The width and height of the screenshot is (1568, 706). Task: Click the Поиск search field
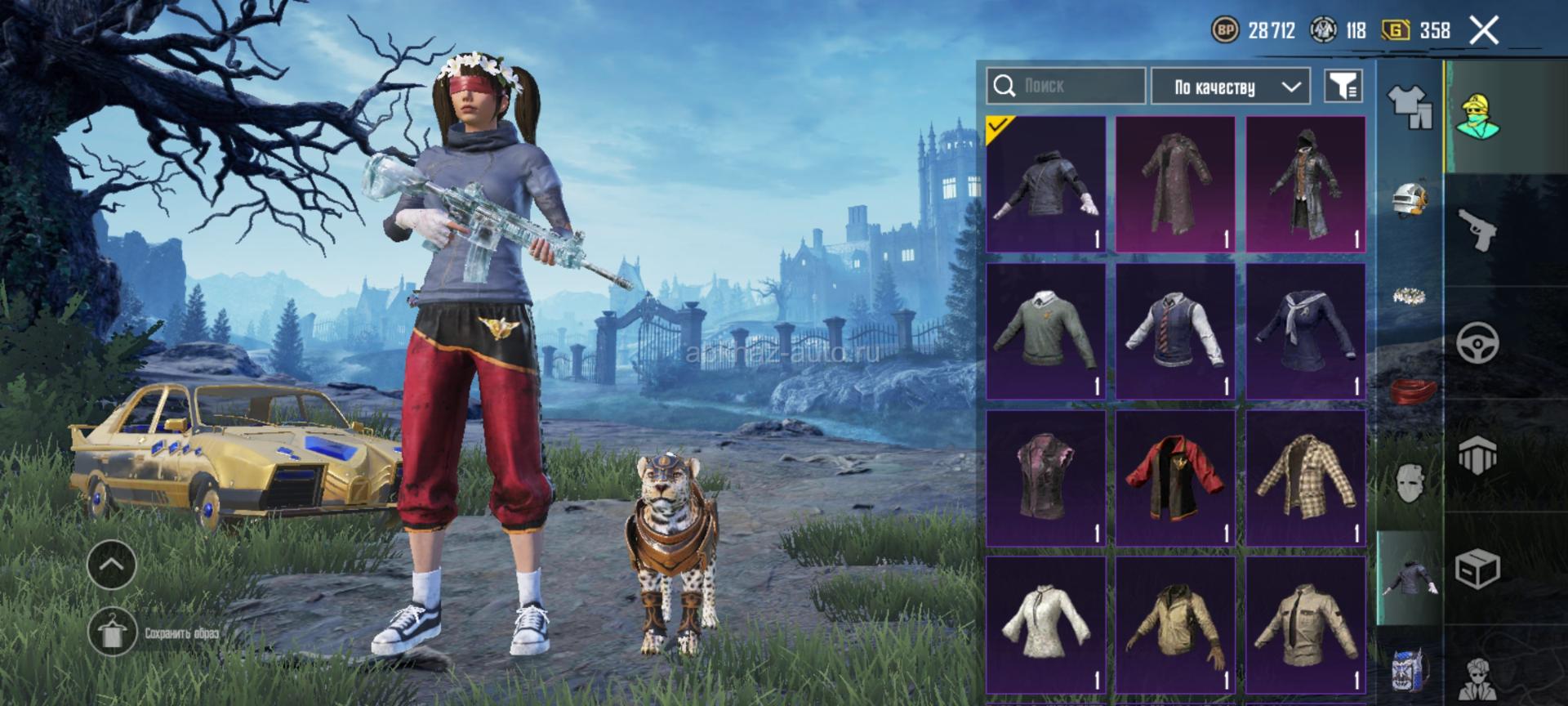click(x=1066, y=86)
